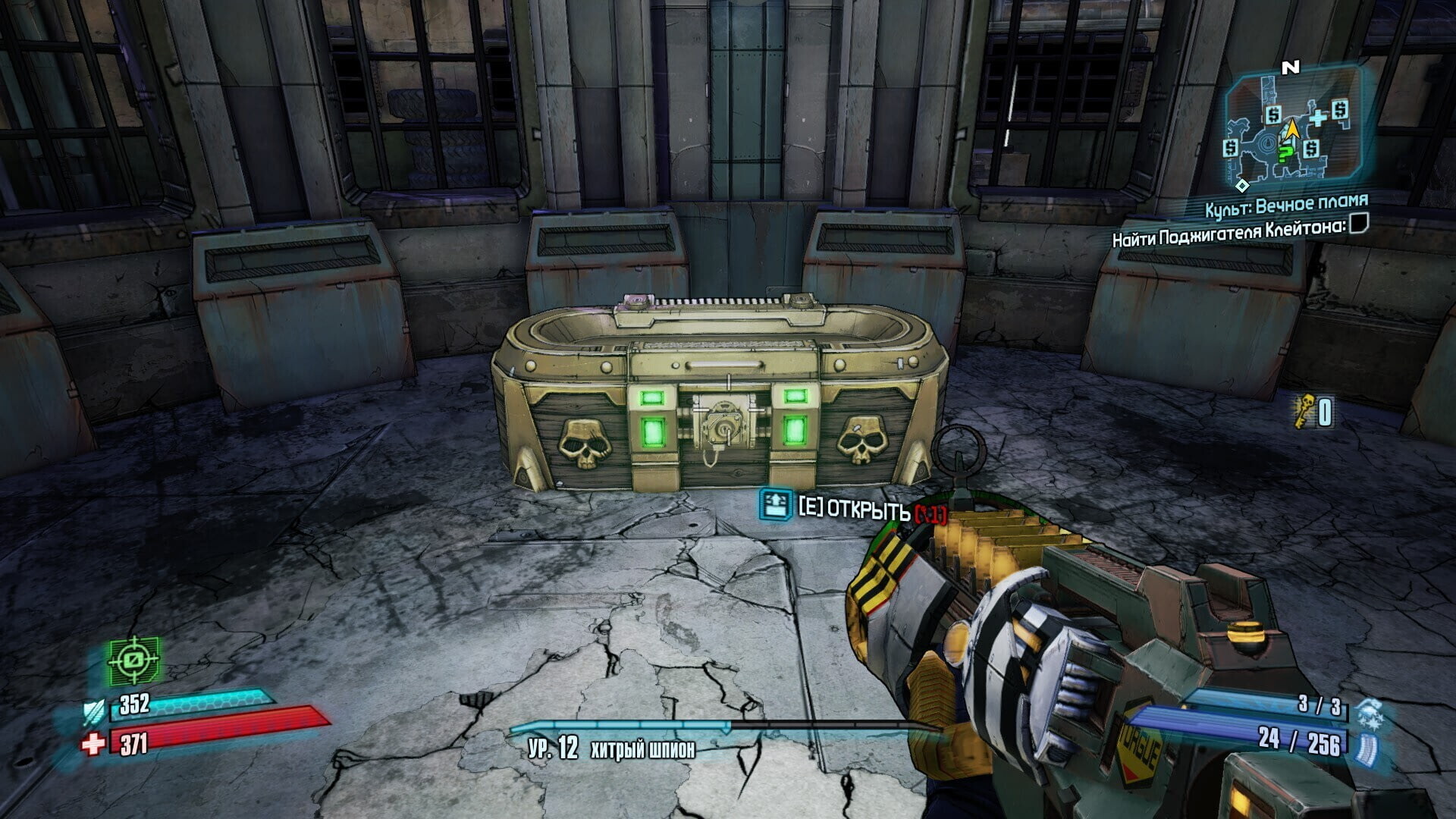Select the white diamond waypoint on the minimap
The image size is (1456, 819).
1241,185
